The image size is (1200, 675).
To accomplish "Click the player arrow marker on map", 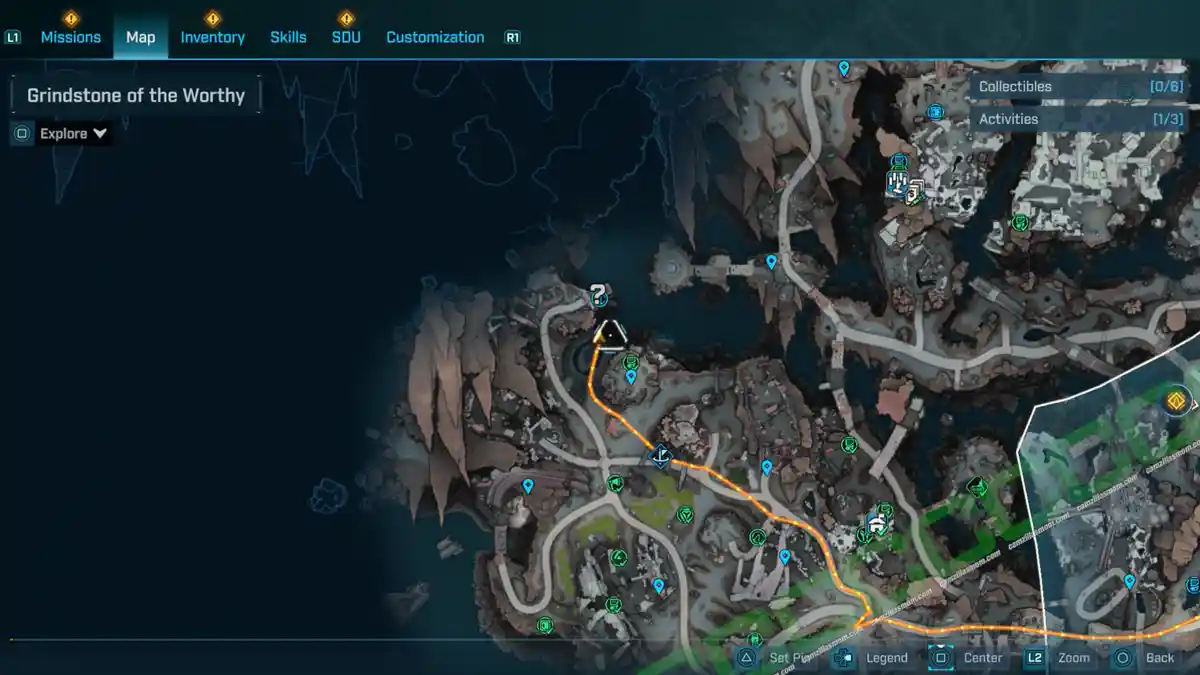I will click(x=609, y=335).
